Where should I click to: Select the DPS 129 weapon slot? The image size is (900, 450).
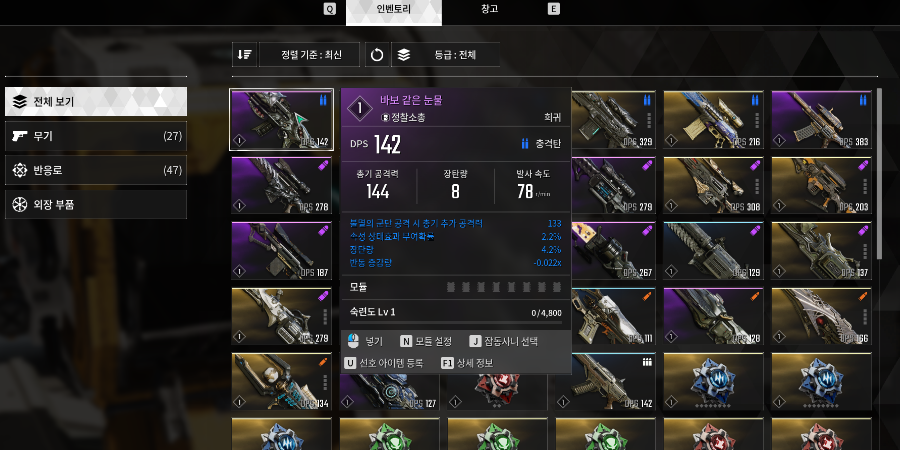point(716,250)
